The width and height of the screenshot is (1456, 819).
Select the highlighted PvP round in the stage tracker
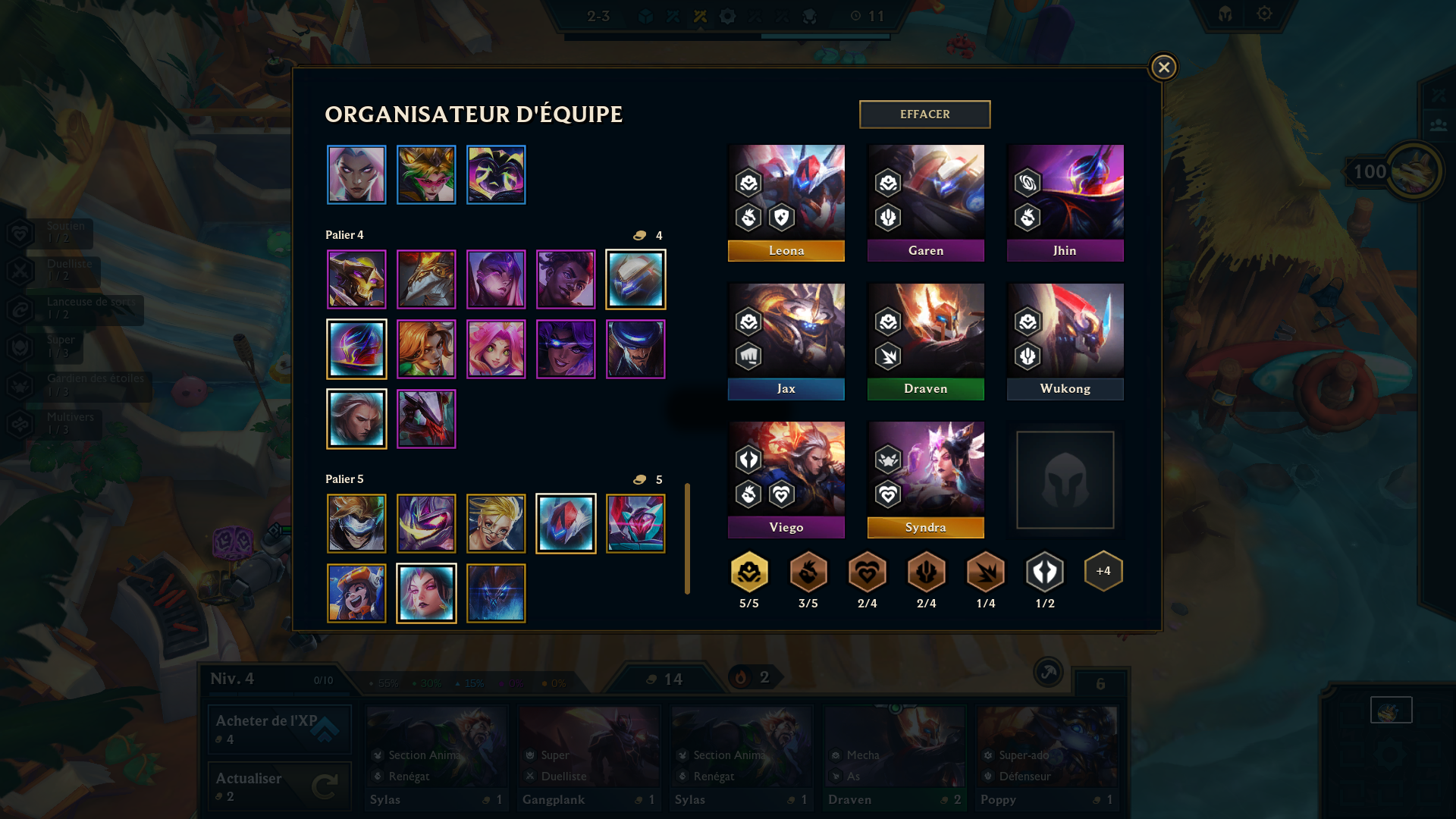pyautogui.click(x=698, y=15)
